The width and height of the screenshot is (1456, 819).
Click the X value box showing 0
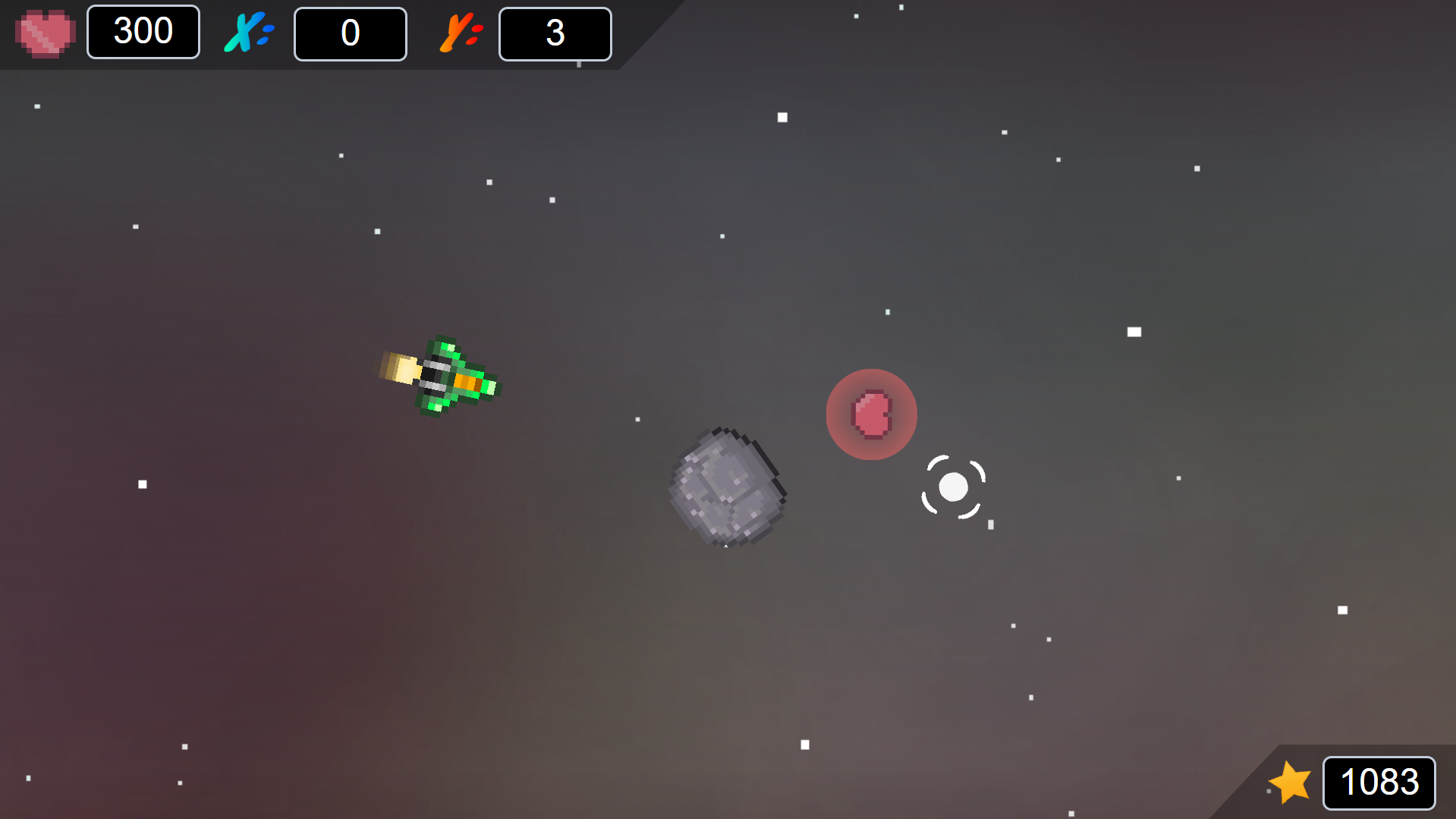tap(350, 33)
